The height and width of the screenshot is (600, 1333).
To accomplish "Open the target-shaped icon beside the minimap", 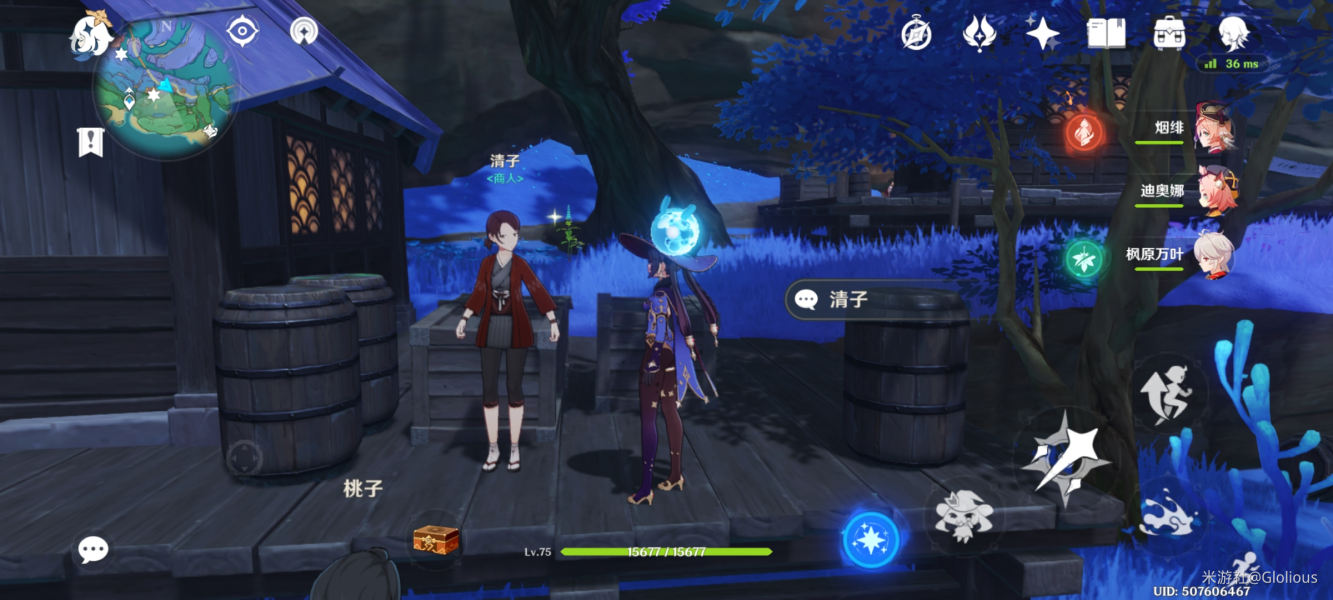I will pos(242,31).
